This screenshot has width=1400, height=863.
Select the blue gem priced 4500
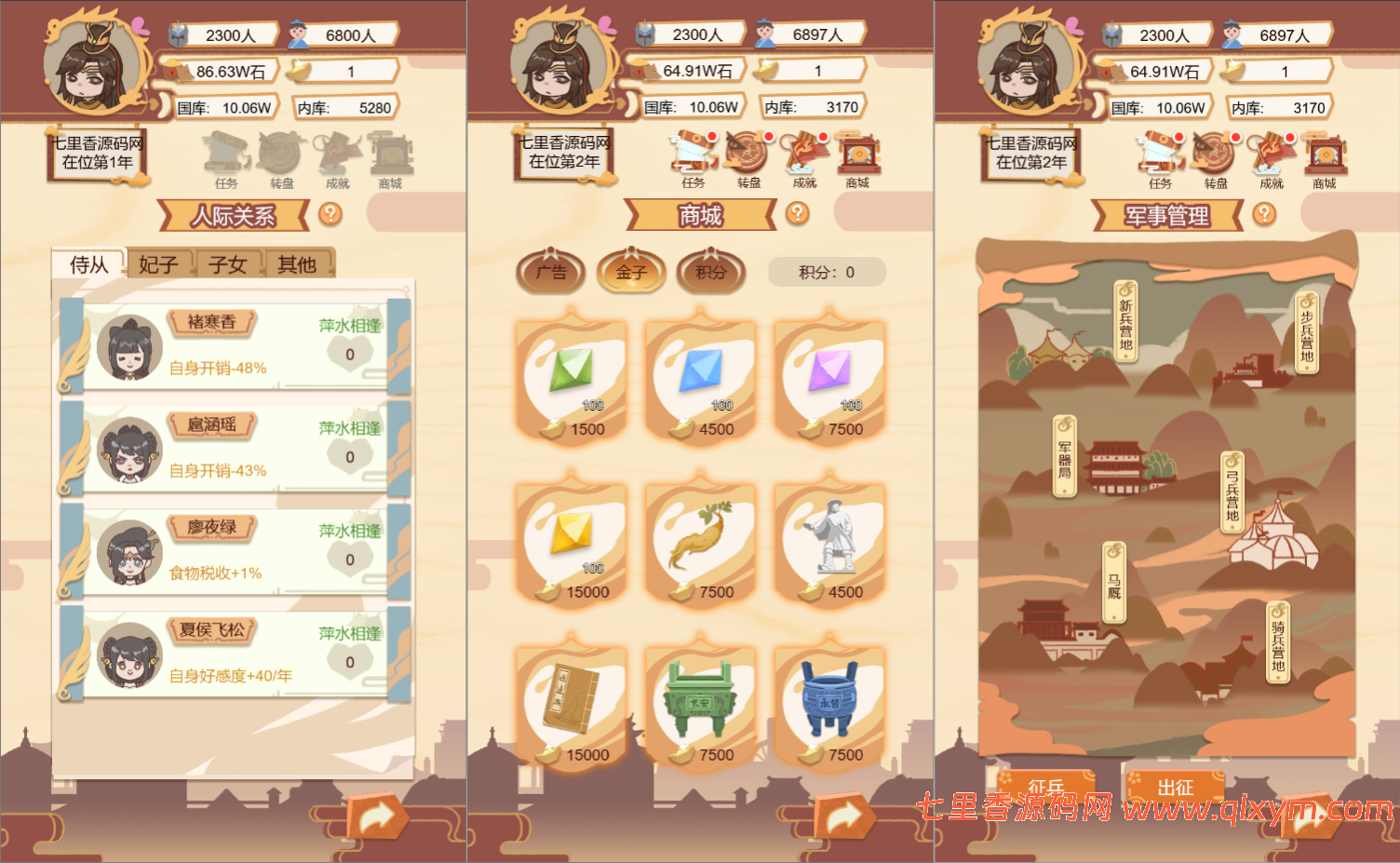[x=700, y=377]
